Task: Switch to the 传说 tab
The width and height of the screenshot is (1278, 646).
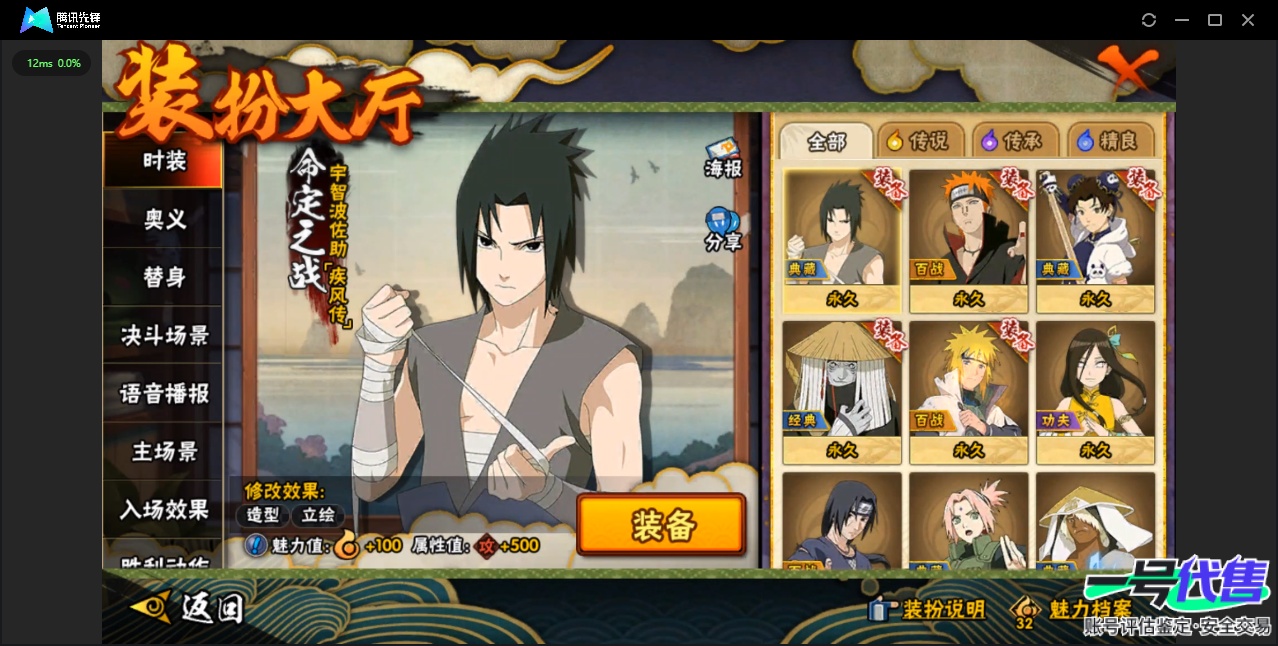Action: pos(918,141)
